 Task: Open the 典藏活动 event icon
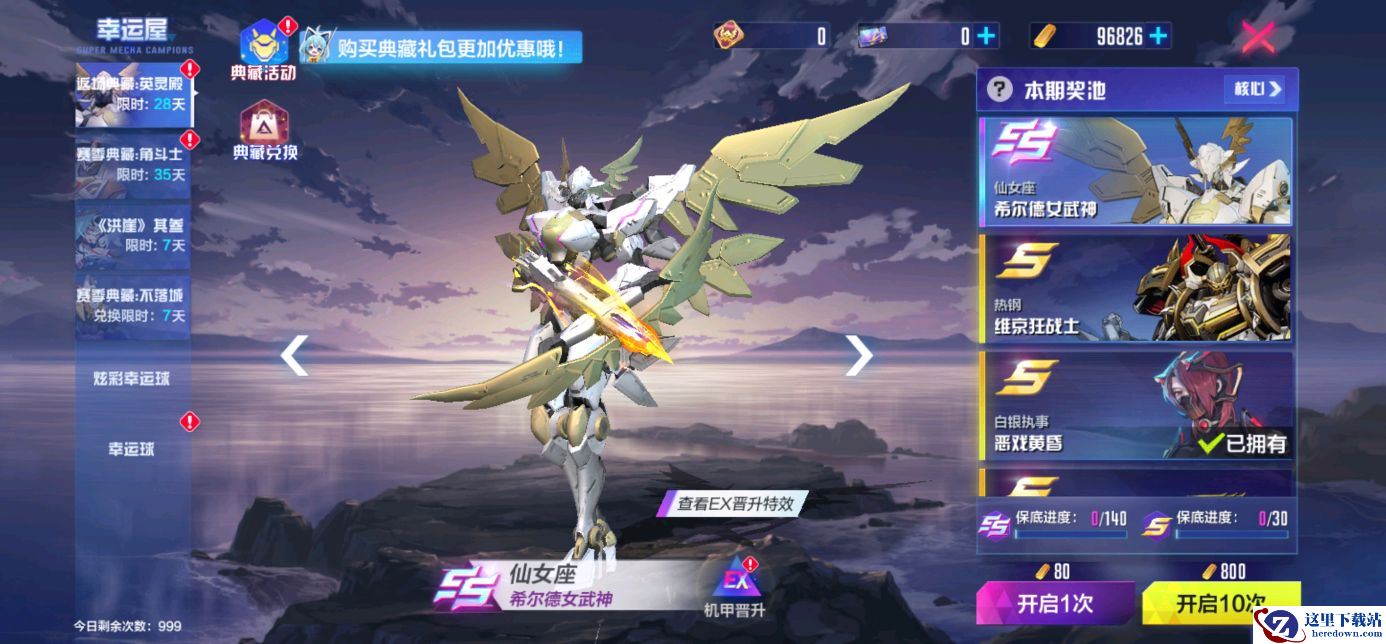pyautogui.click(x=264, y=47)
